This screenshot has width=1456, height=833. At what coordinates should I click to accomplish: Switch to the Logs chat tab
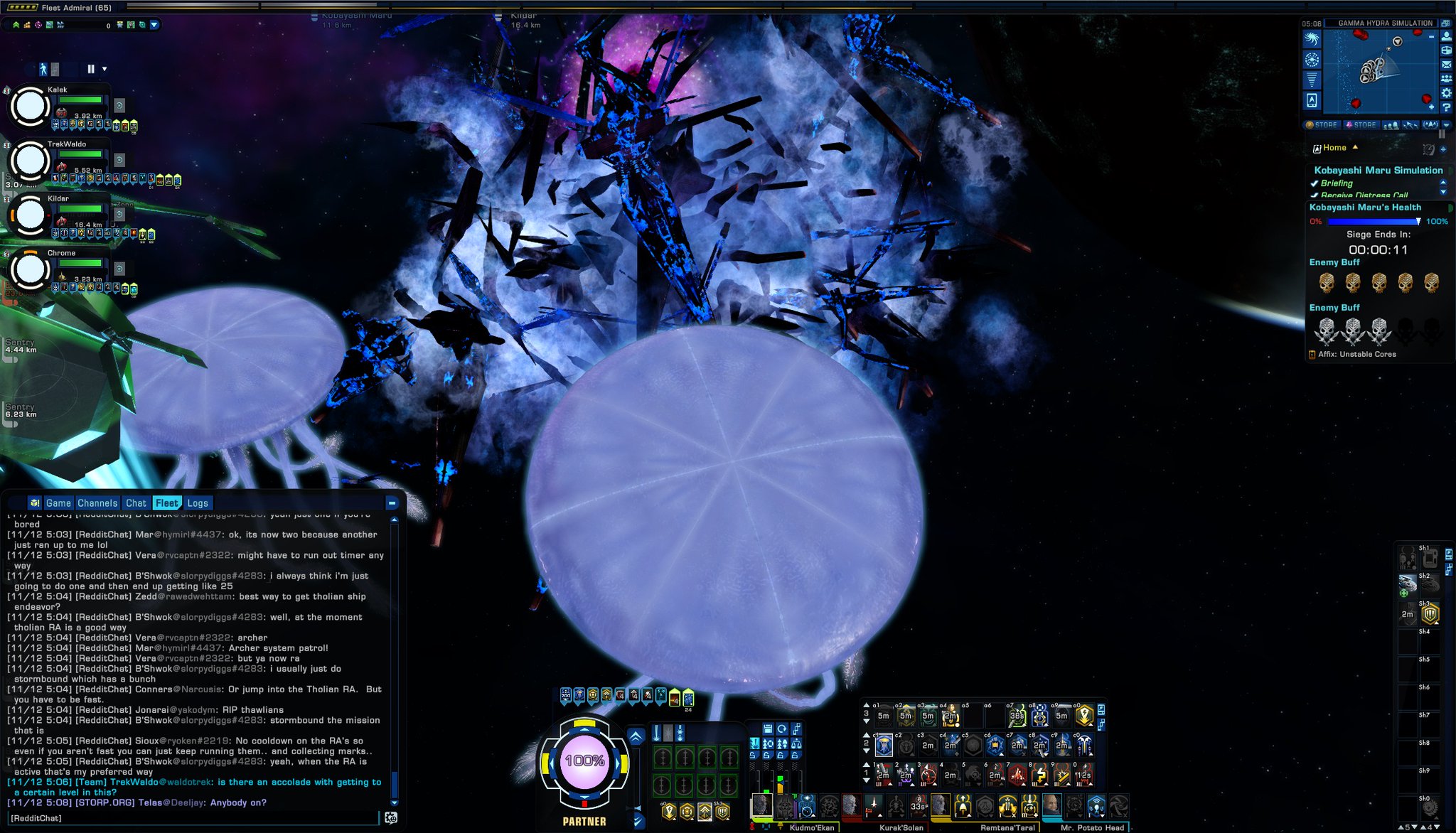(198, 503)
